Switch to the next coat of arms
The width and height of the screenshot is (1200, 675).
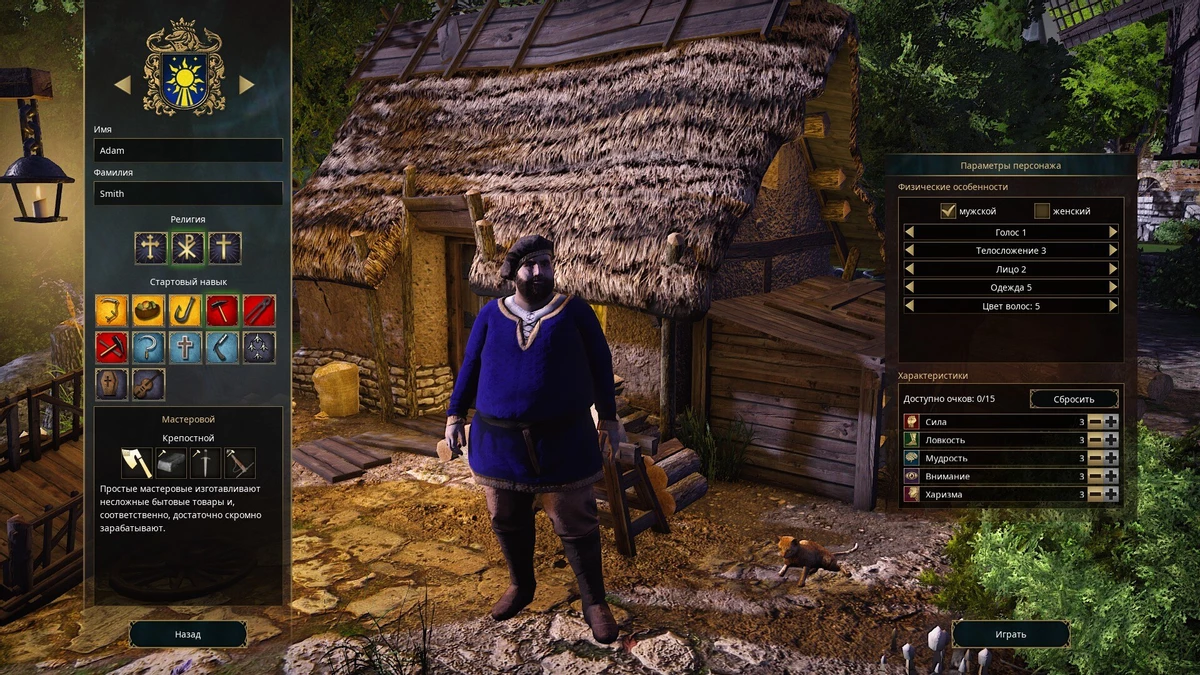click(246, 85)
